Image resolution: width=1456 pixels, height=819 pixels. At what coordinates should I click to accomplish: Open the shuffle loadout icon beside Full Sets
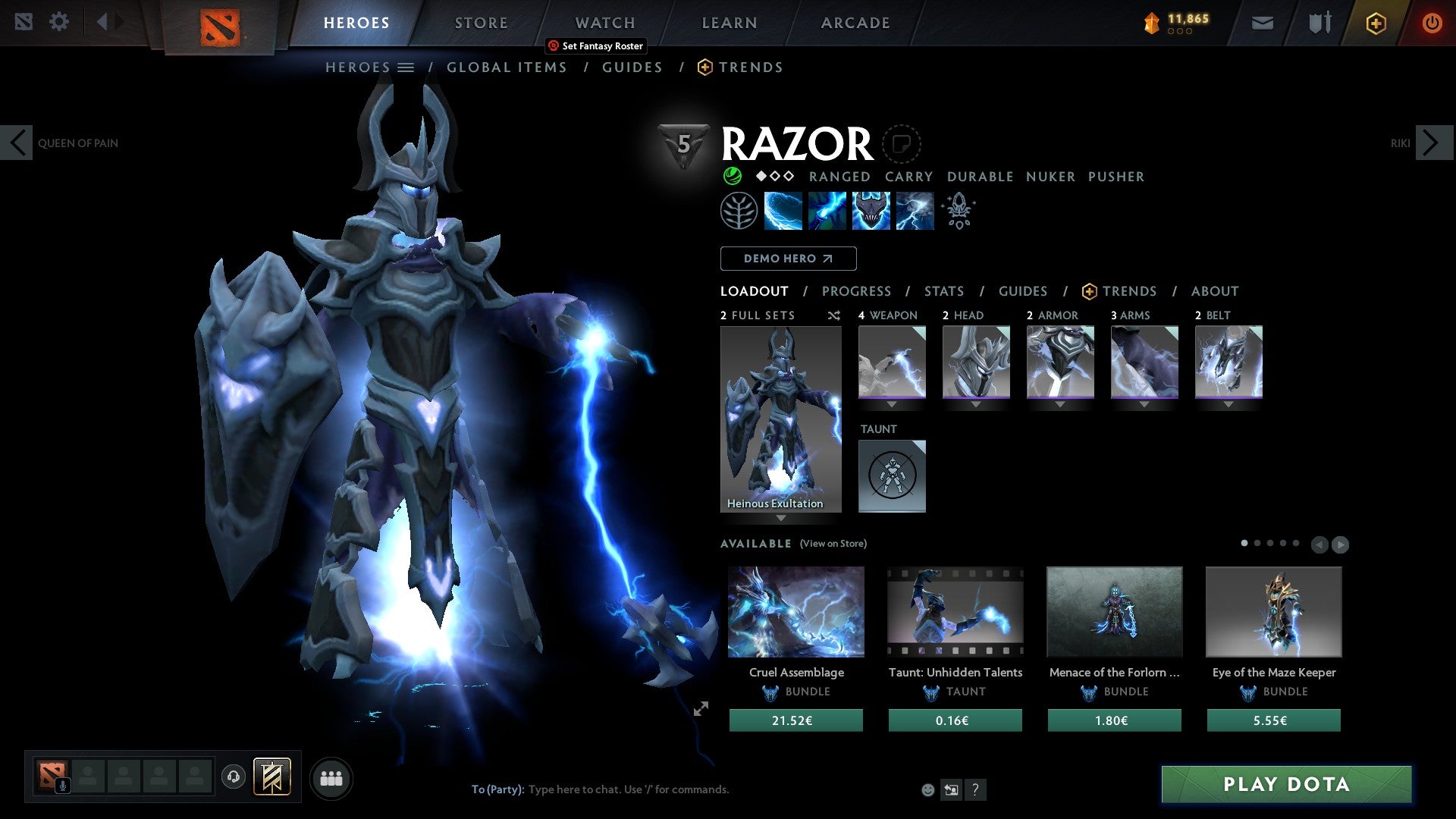834,316
